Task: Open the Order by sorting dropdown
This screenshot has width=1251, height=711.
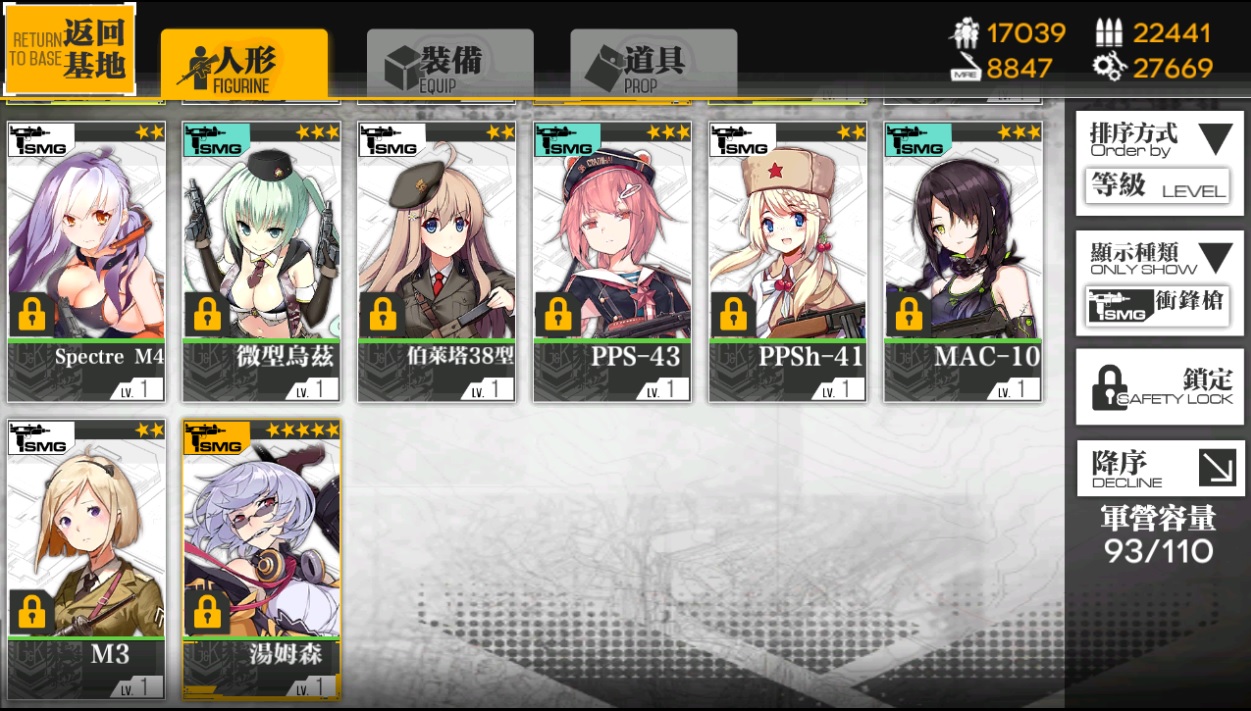Action: click(1159, 163)
